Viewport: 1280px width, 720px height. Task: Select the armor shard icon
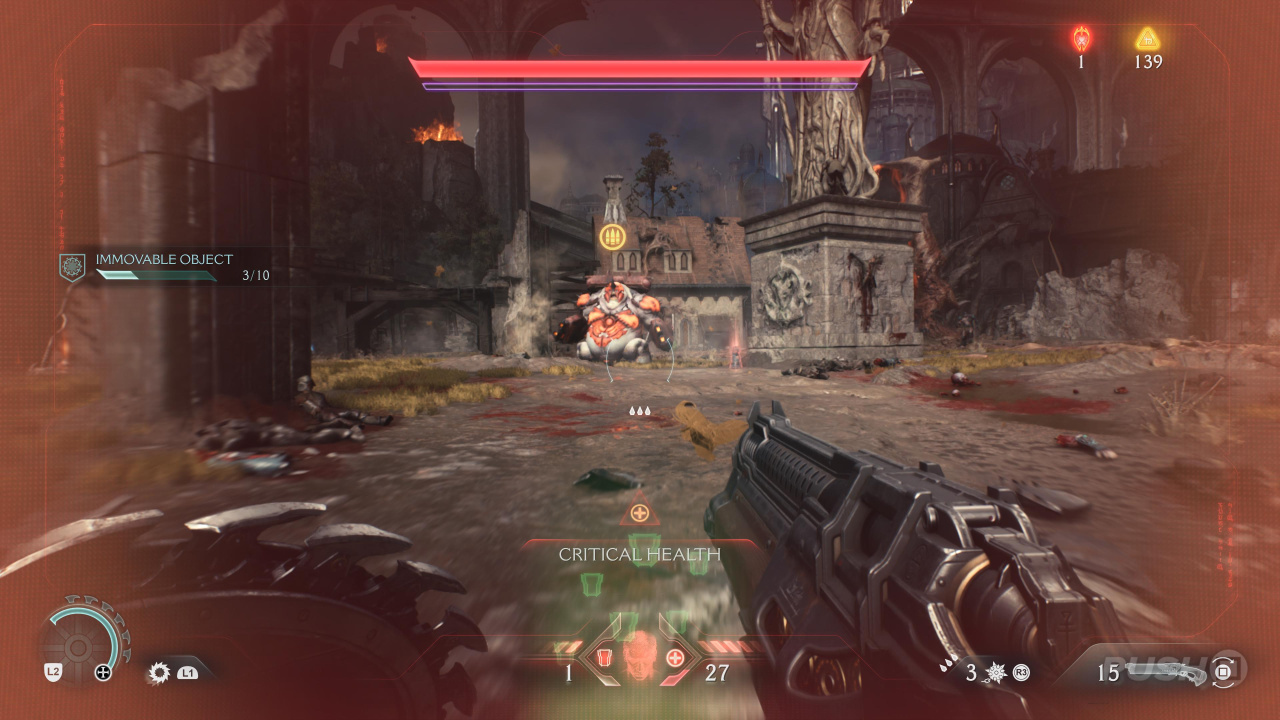[603, 658]
